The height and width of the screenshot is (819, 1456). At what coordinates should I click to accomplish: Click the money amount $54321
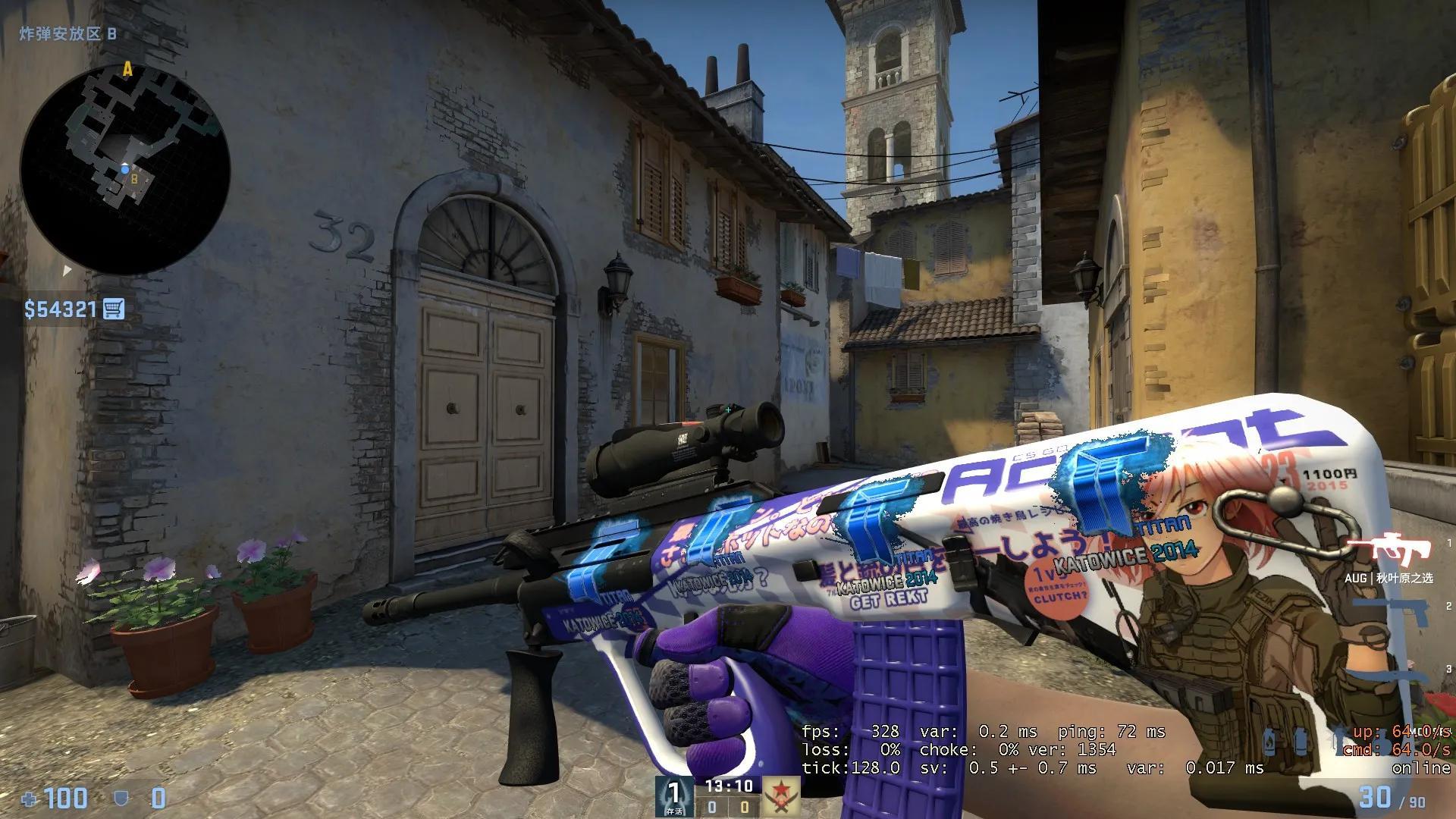pos(59,309)
